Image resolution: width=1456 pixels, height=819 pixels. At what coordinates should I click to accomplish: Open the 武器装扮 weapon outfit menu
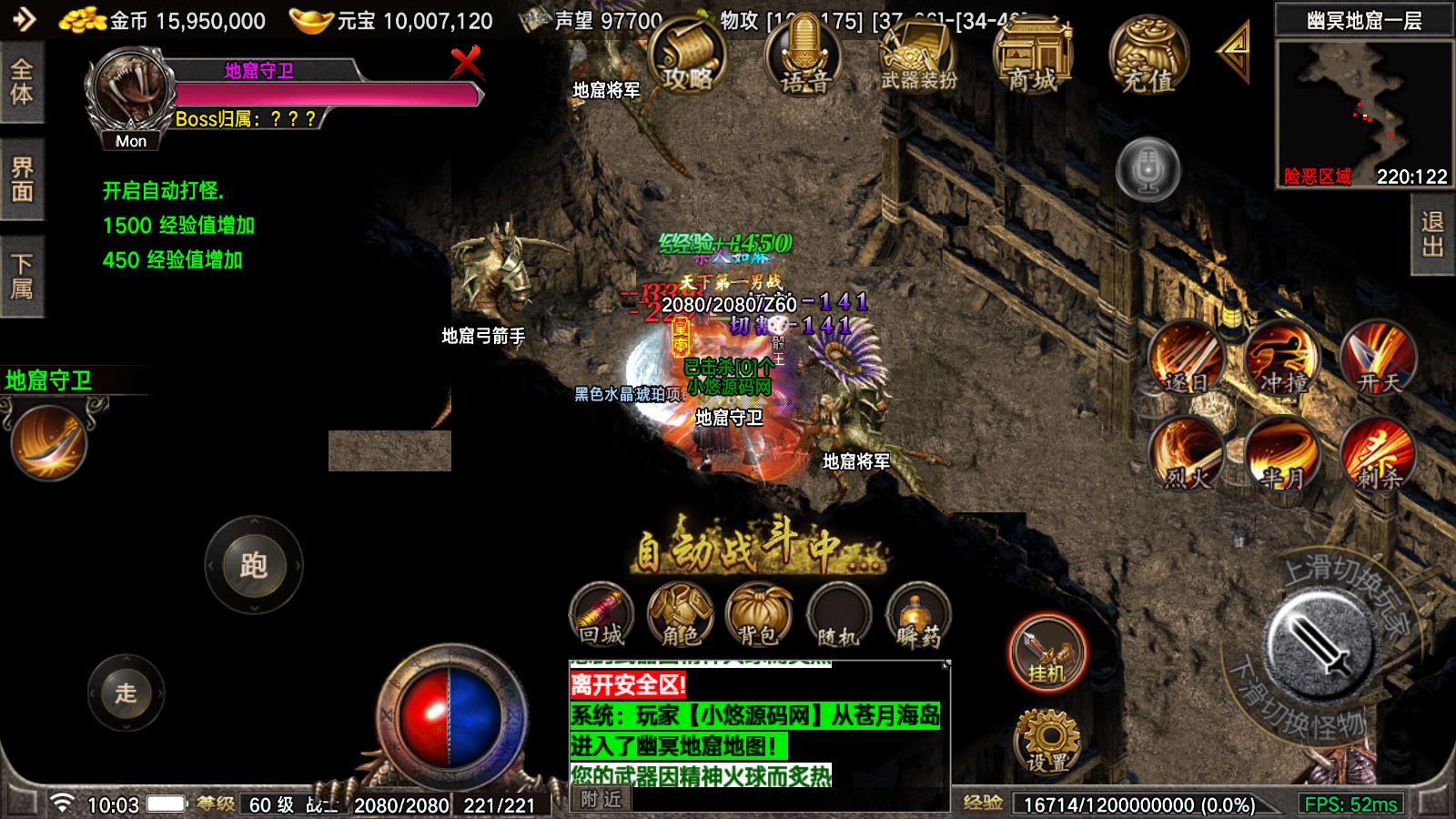pyautogui.click(x=919, y=56)
